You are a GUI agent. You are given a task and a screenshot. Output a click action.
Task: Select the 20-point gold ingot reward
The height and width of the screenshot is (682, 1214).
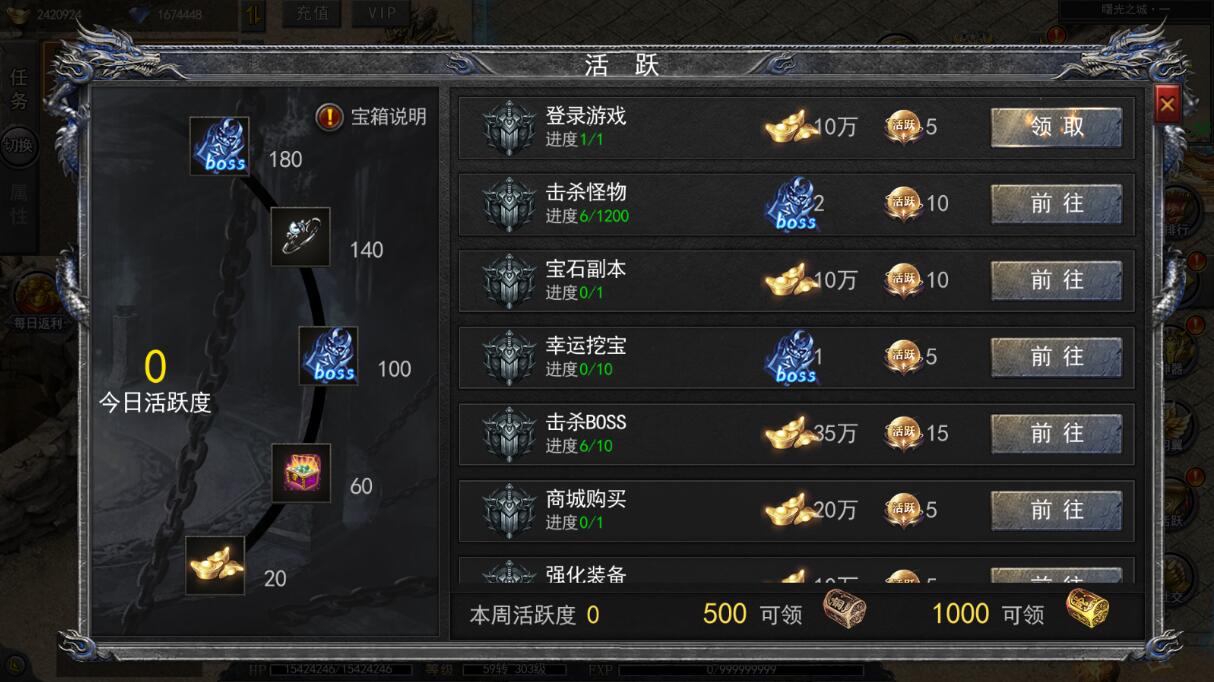(x=215, y=565)
